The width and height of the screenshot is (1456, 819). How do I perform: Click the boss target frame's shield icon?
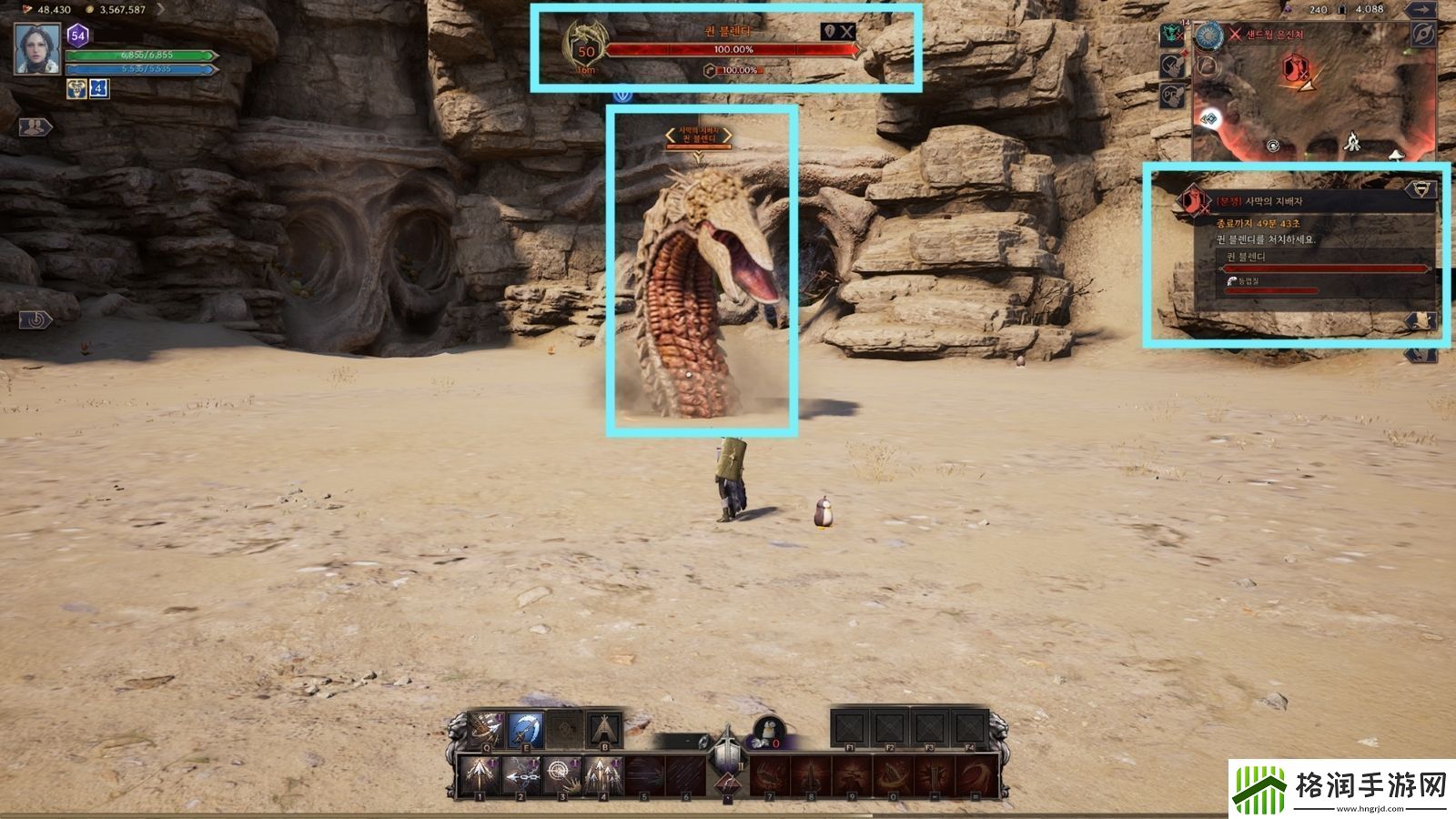829,32
